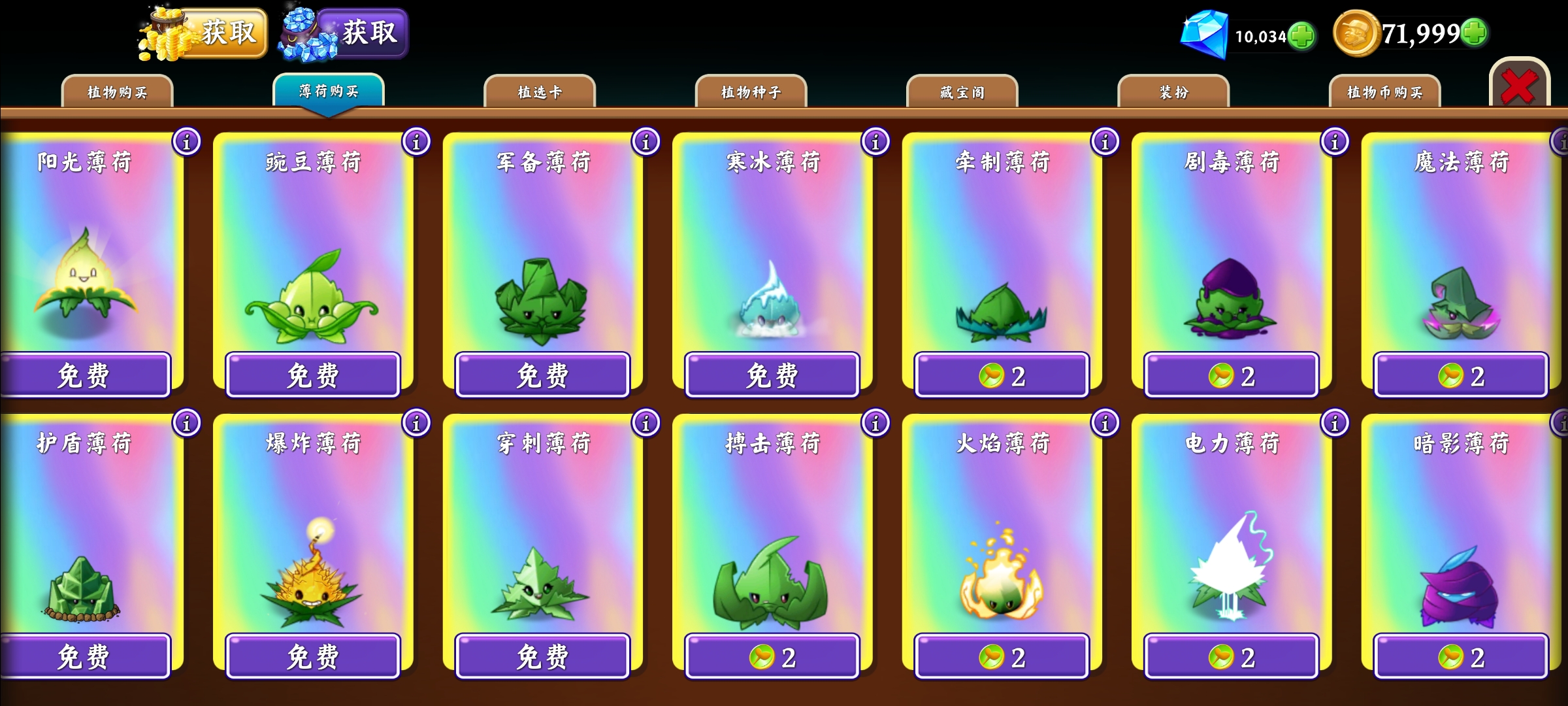This screenshot has width=1568, height=706.
Task: Open the 植选卡 tab
Action: (x=540, y=92)
